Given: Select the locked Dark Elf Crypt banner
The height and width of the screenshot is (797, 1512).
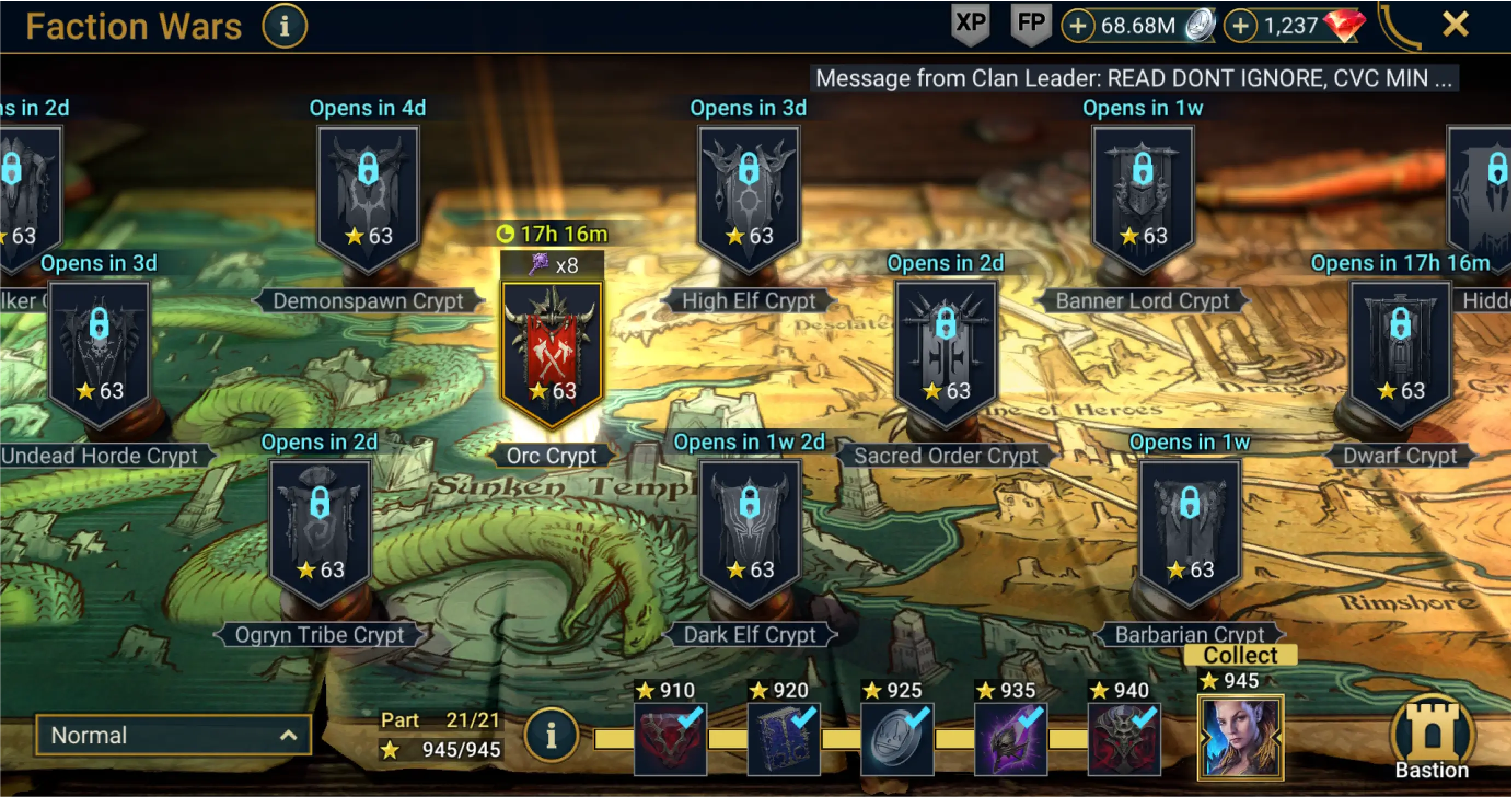Looking at the screenshot, I should pyautogui.click(x=750, y=531).
